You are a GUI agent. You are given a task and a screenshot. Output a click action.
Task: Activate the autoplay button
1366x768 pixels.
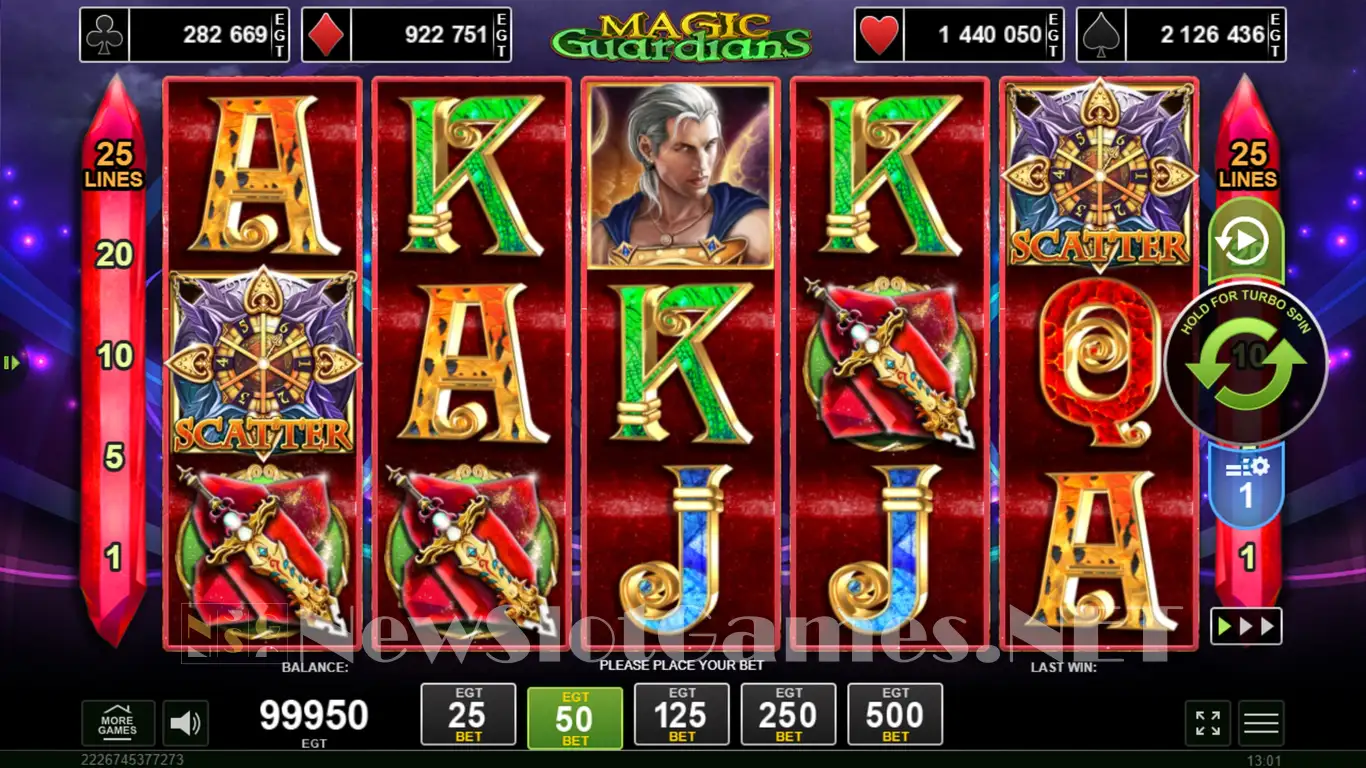point(1246,241)
